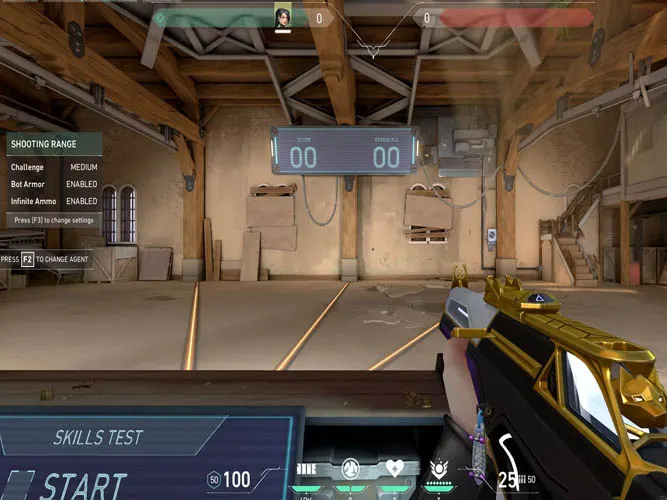Toggle the Bot Armor setting row
Viewport: 667px width, 500px height.
pyautogui.click(x=53, y=184)
